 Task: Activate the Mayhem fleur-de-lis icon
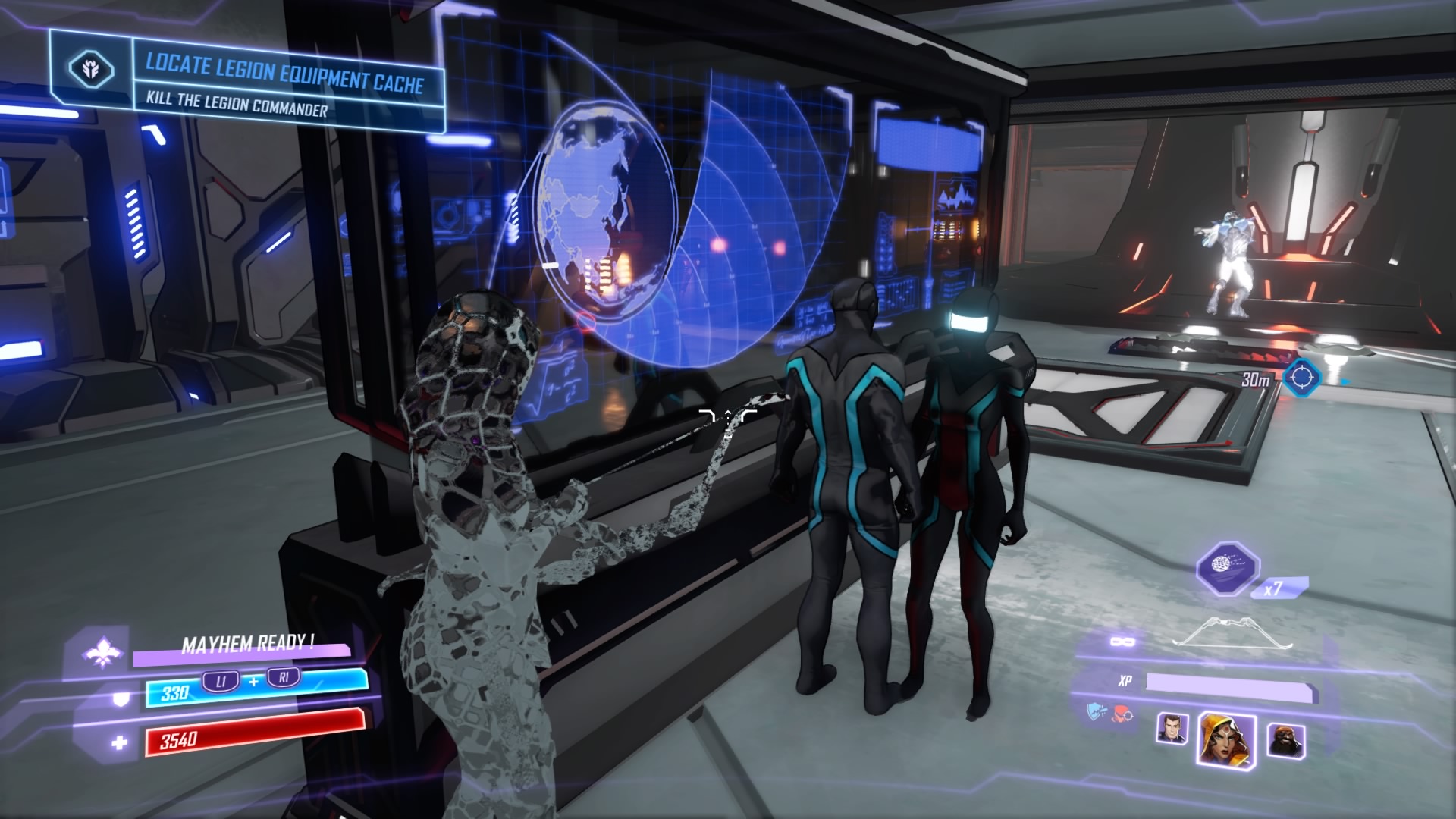point(102,651)
